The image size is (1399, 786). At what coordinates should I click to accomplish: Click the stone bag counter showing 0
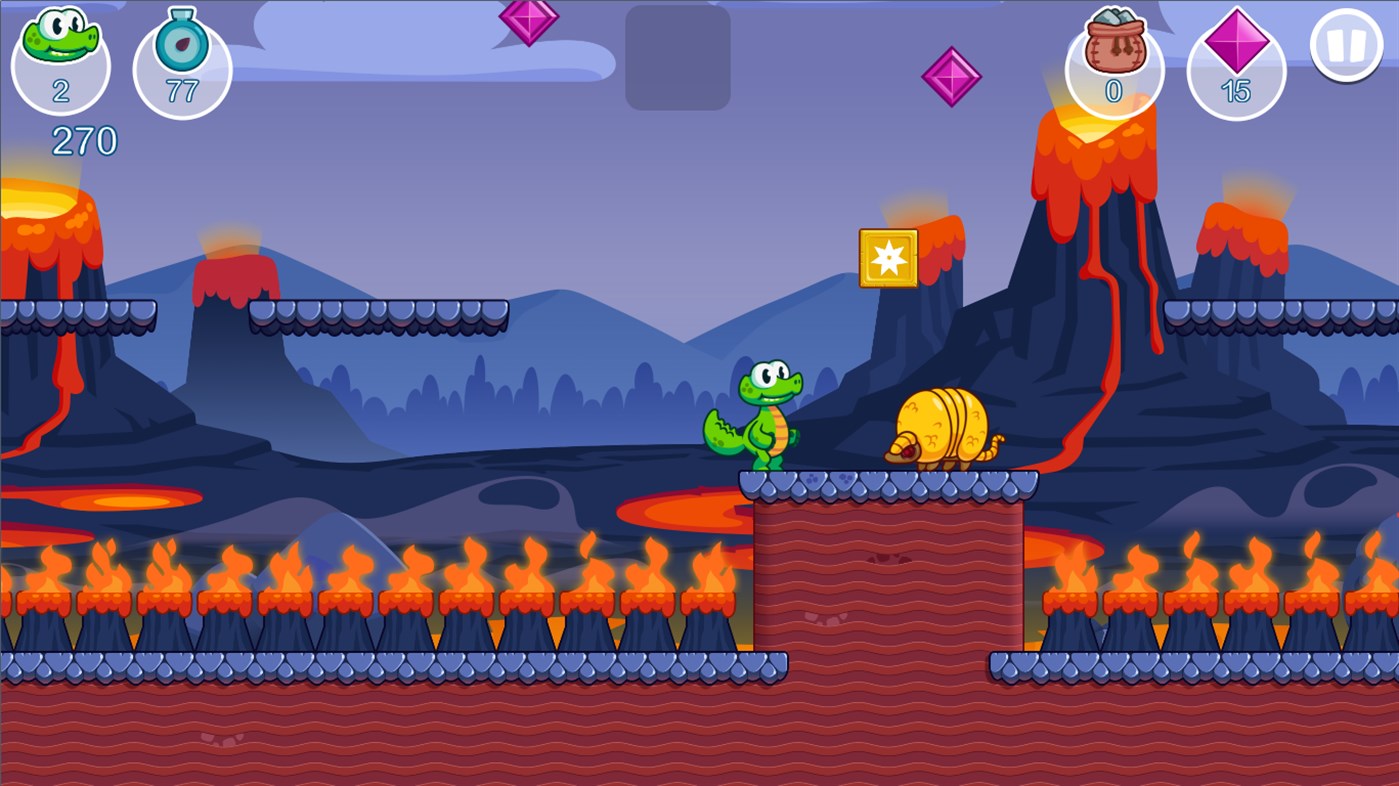coord(1113,60)
